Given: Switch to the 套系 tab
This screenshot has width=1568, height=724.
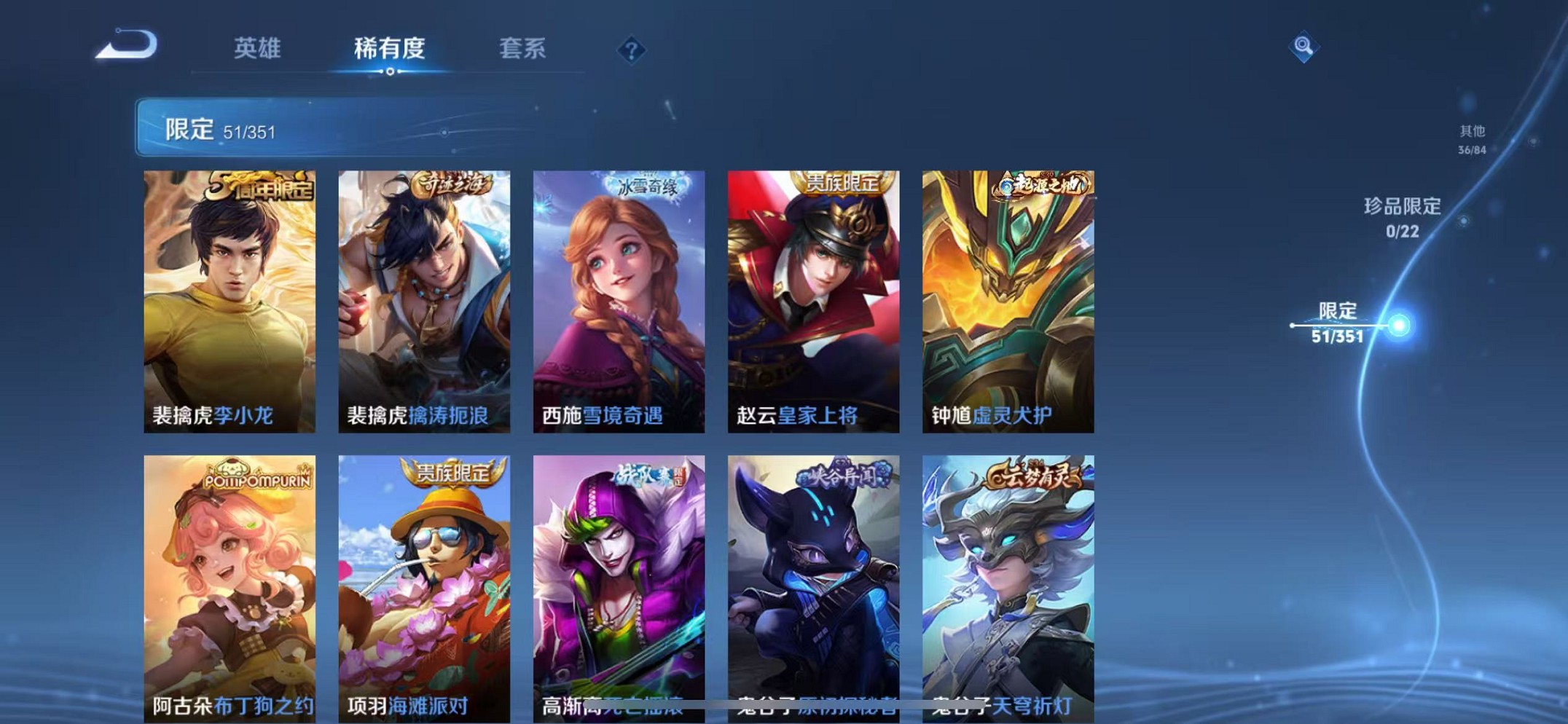Looking at the screenshot, I should point(522,48).
